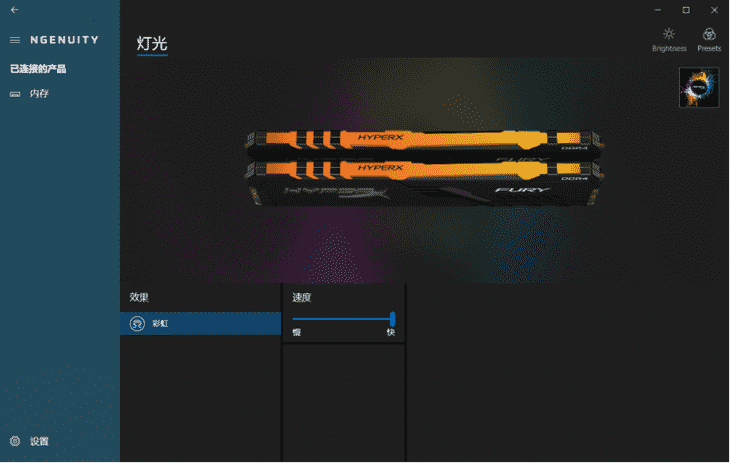
Task: Minimize the application window
Action: (x=658, y=10)
